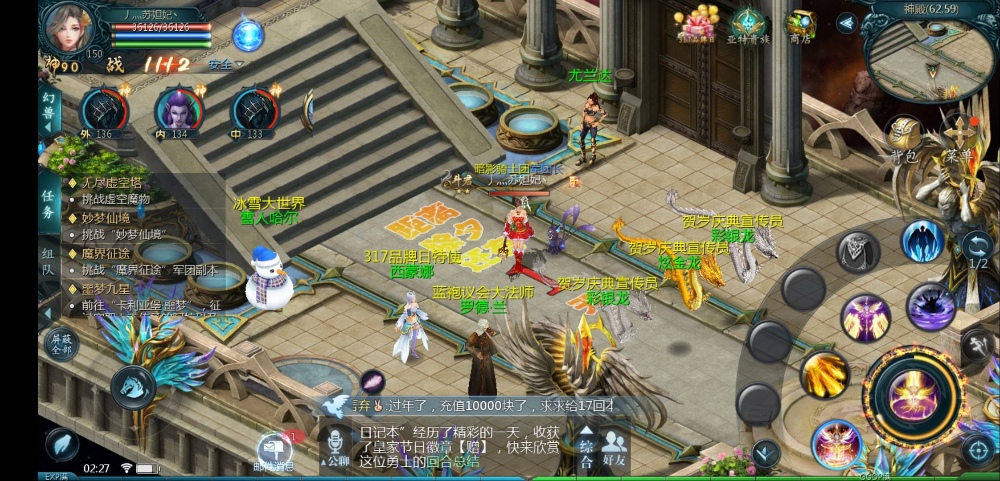Open the gift box event icon

point(696,25)
